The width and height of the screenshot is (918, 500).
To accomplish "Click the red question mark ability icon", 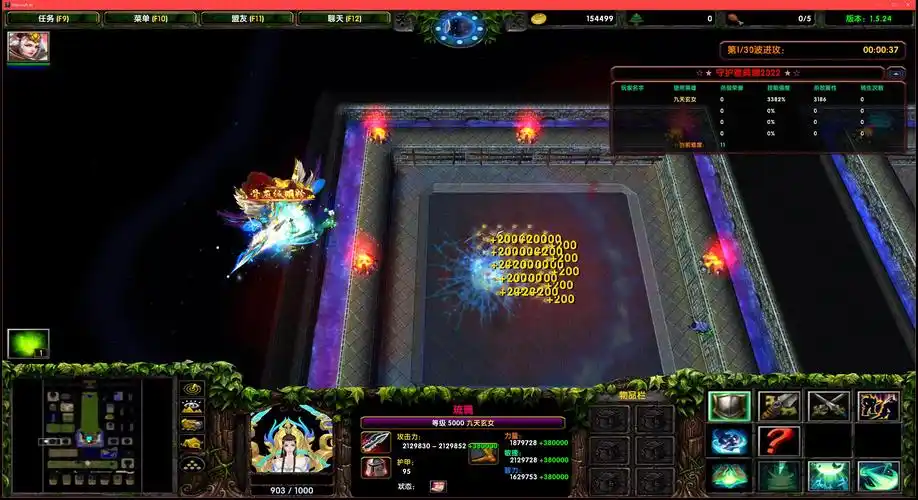I will tap(779, 441).
